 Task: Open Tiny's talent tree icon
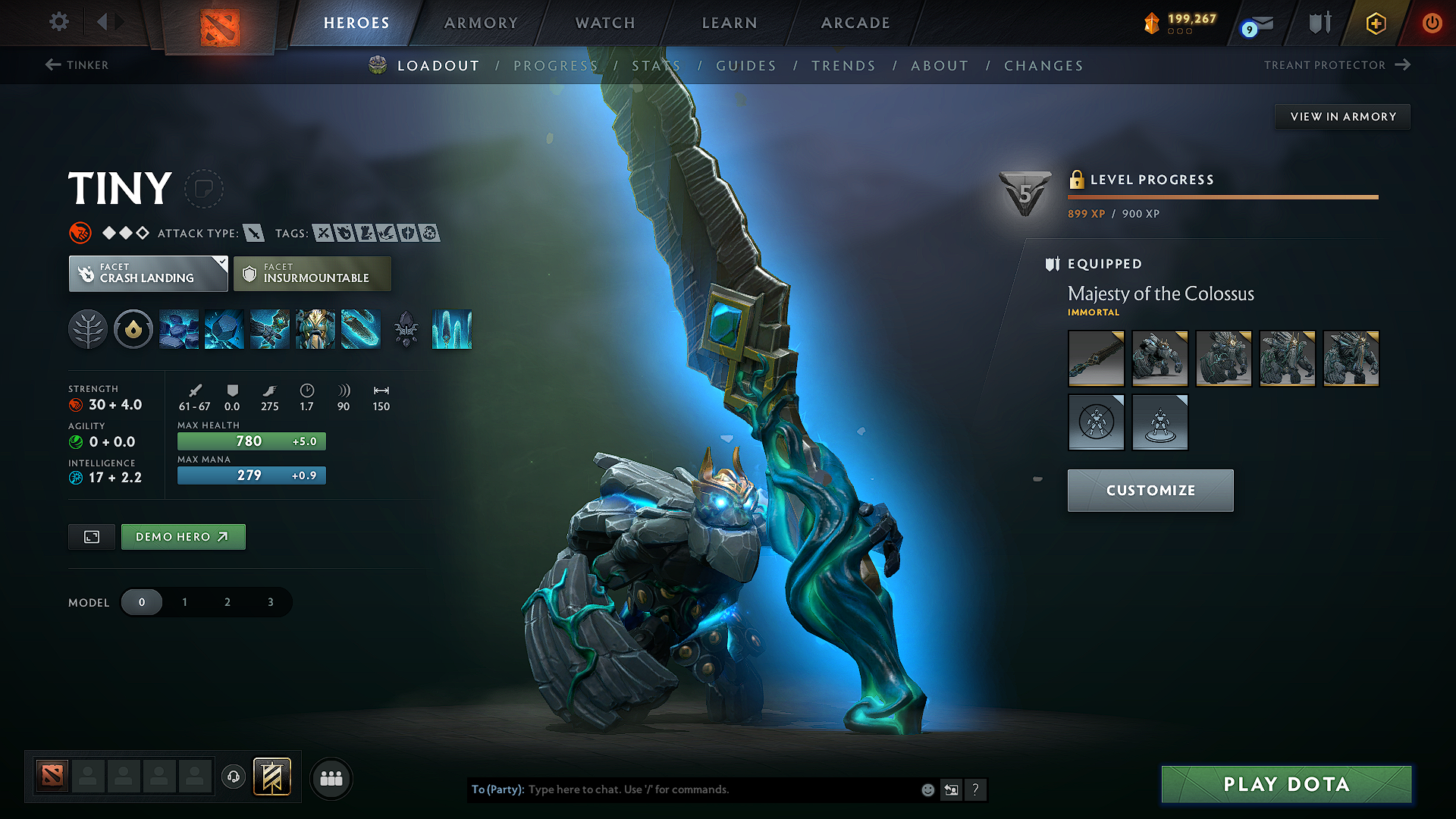[x=88, y=329]
